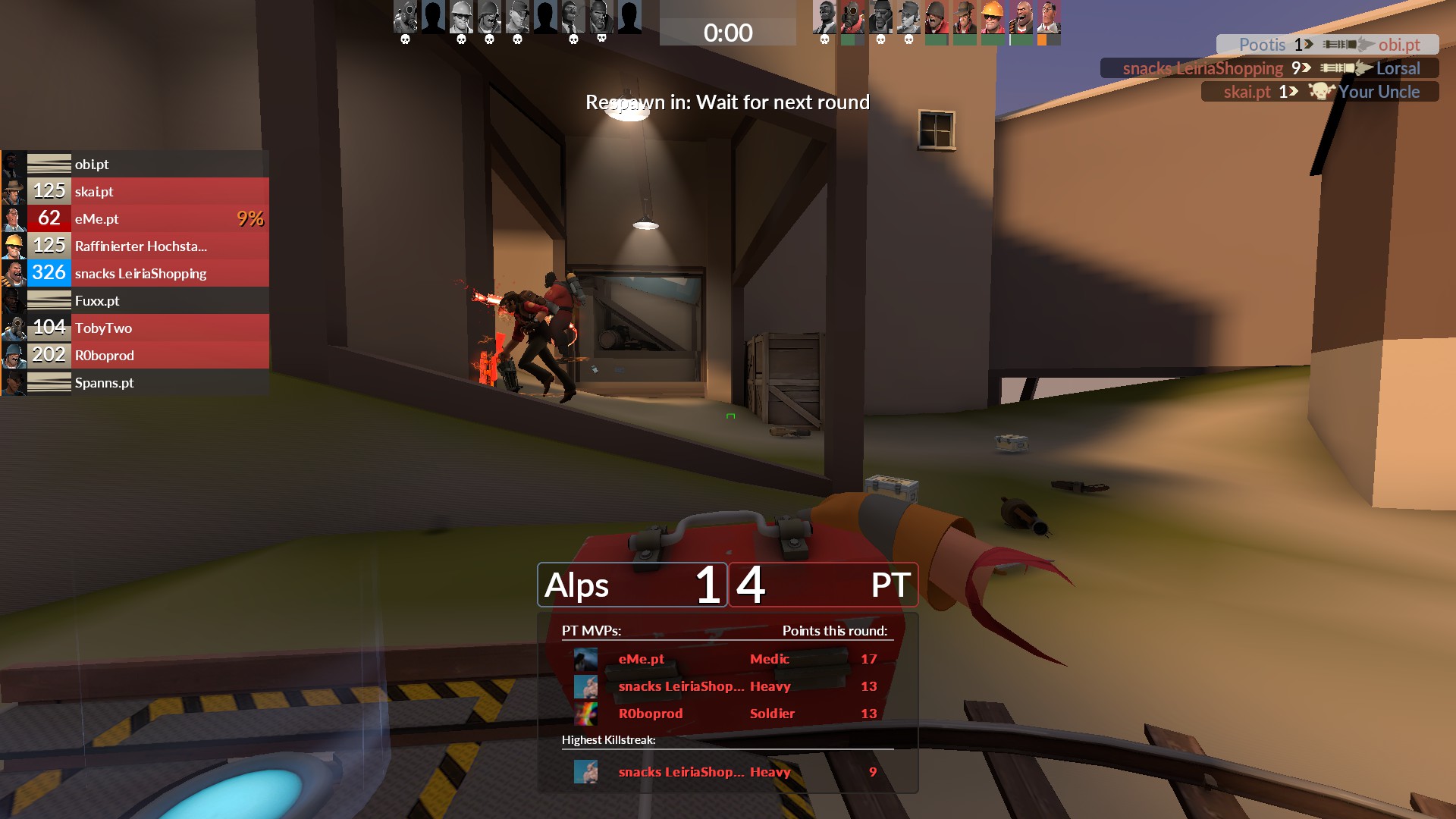This screenshot has width=1456, height=819.
Task: Select Fuxx.pt in the player list
Action: pos(135,300)
